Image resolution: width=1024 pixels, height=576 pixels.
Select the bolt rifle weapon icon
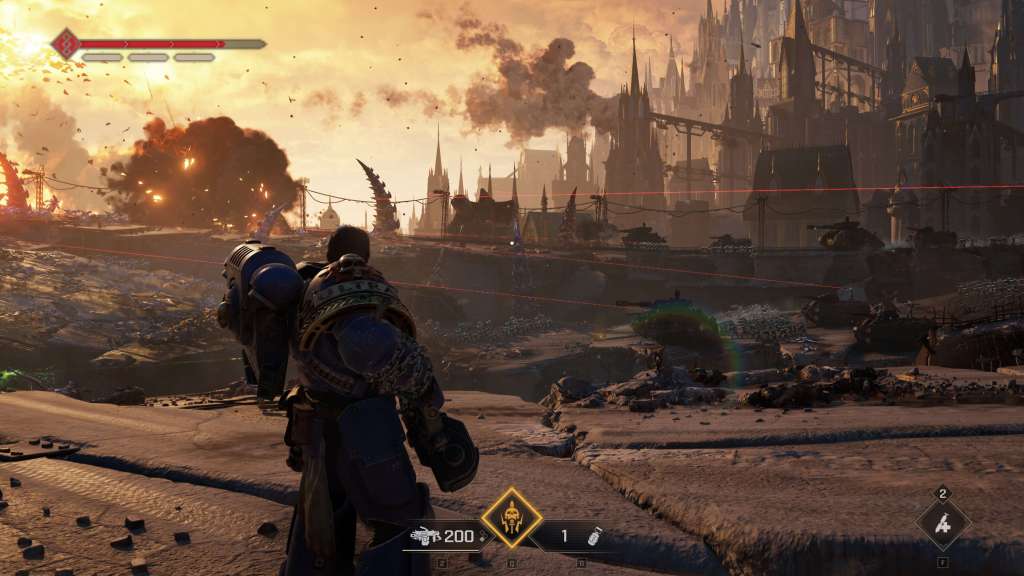[x=425, y=536]
